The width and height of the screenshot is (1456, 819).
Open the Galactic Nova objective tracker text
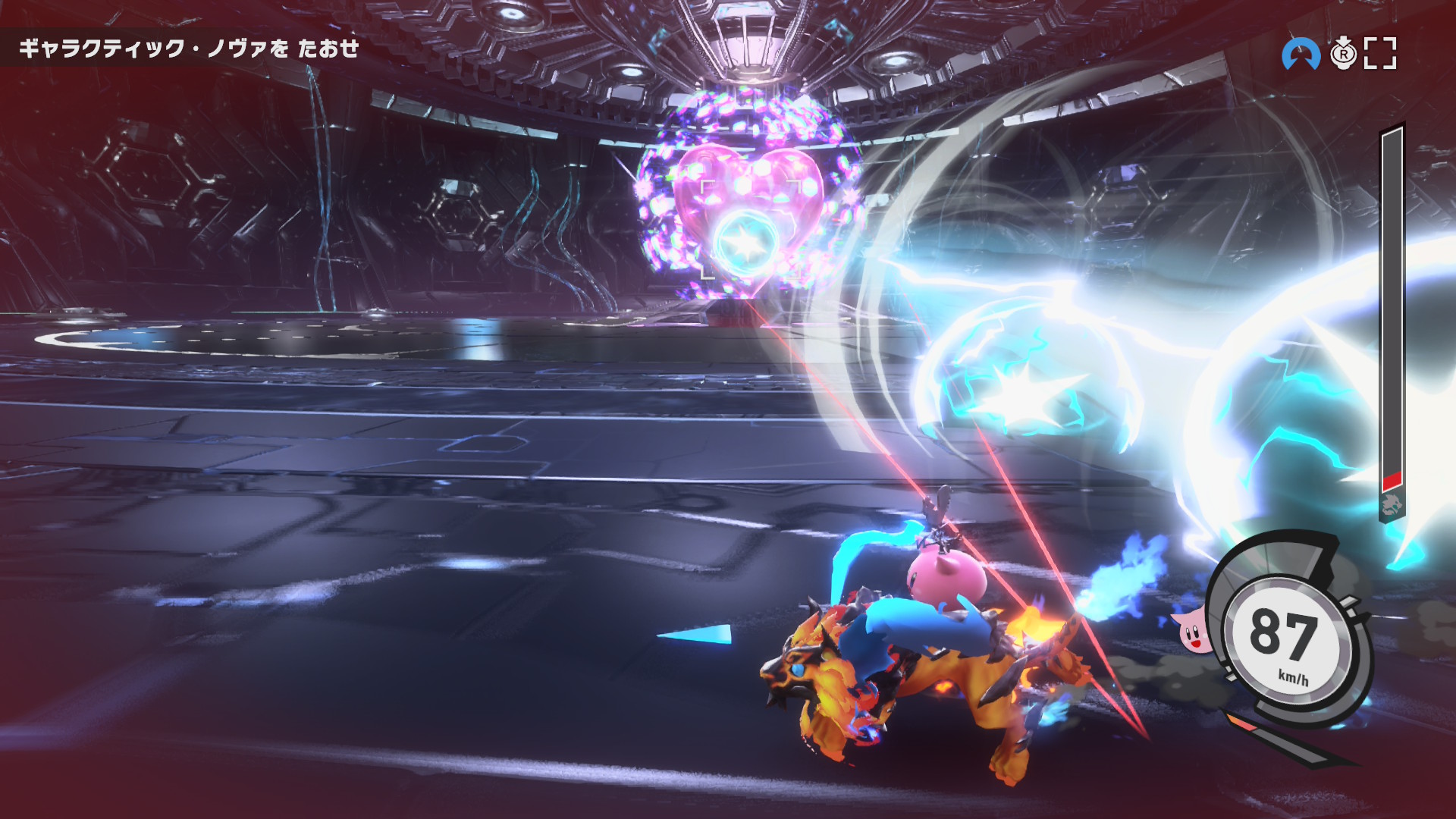tap(189, 49)
